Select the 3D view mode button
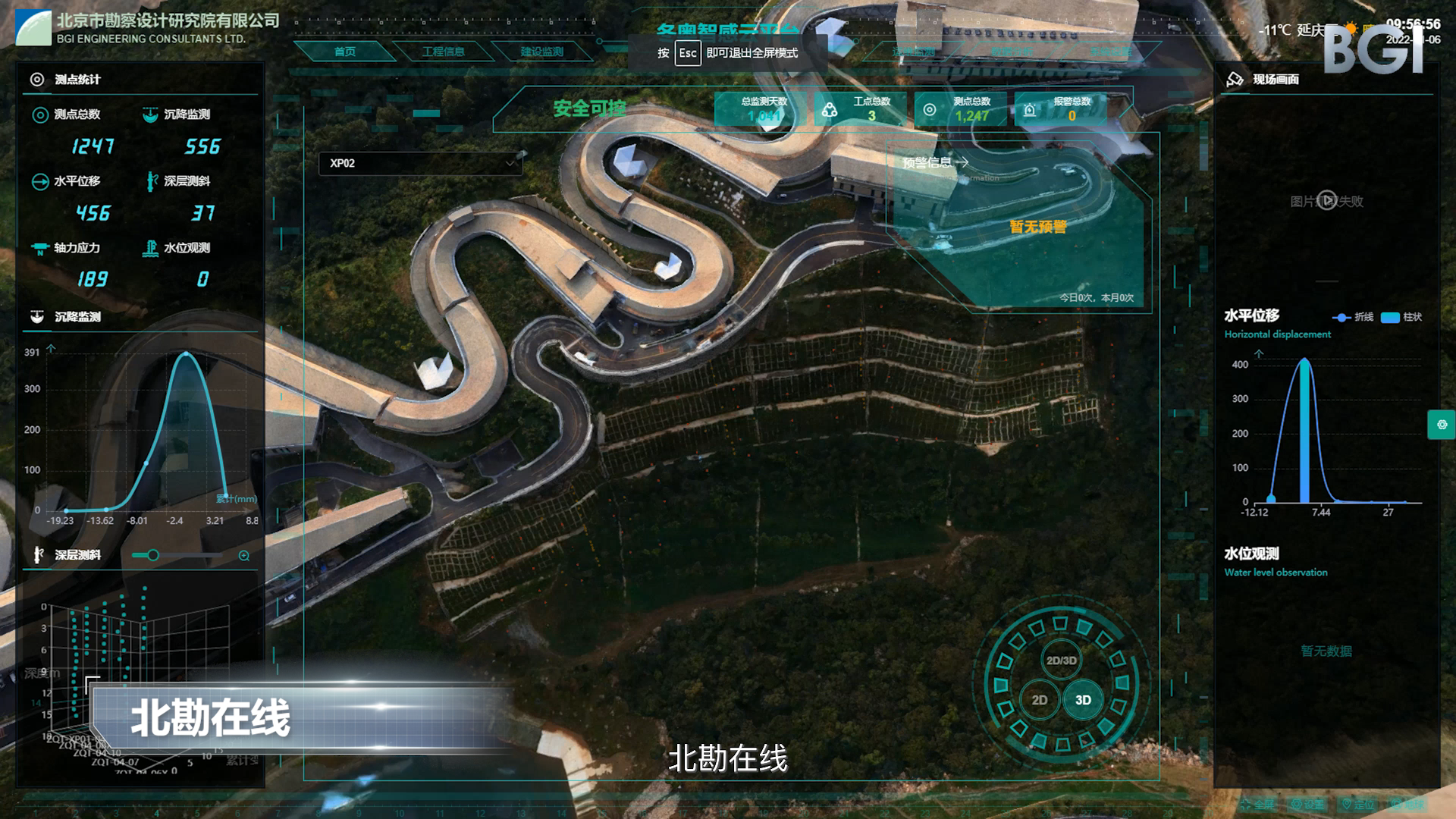 [x=1083, y=700]
